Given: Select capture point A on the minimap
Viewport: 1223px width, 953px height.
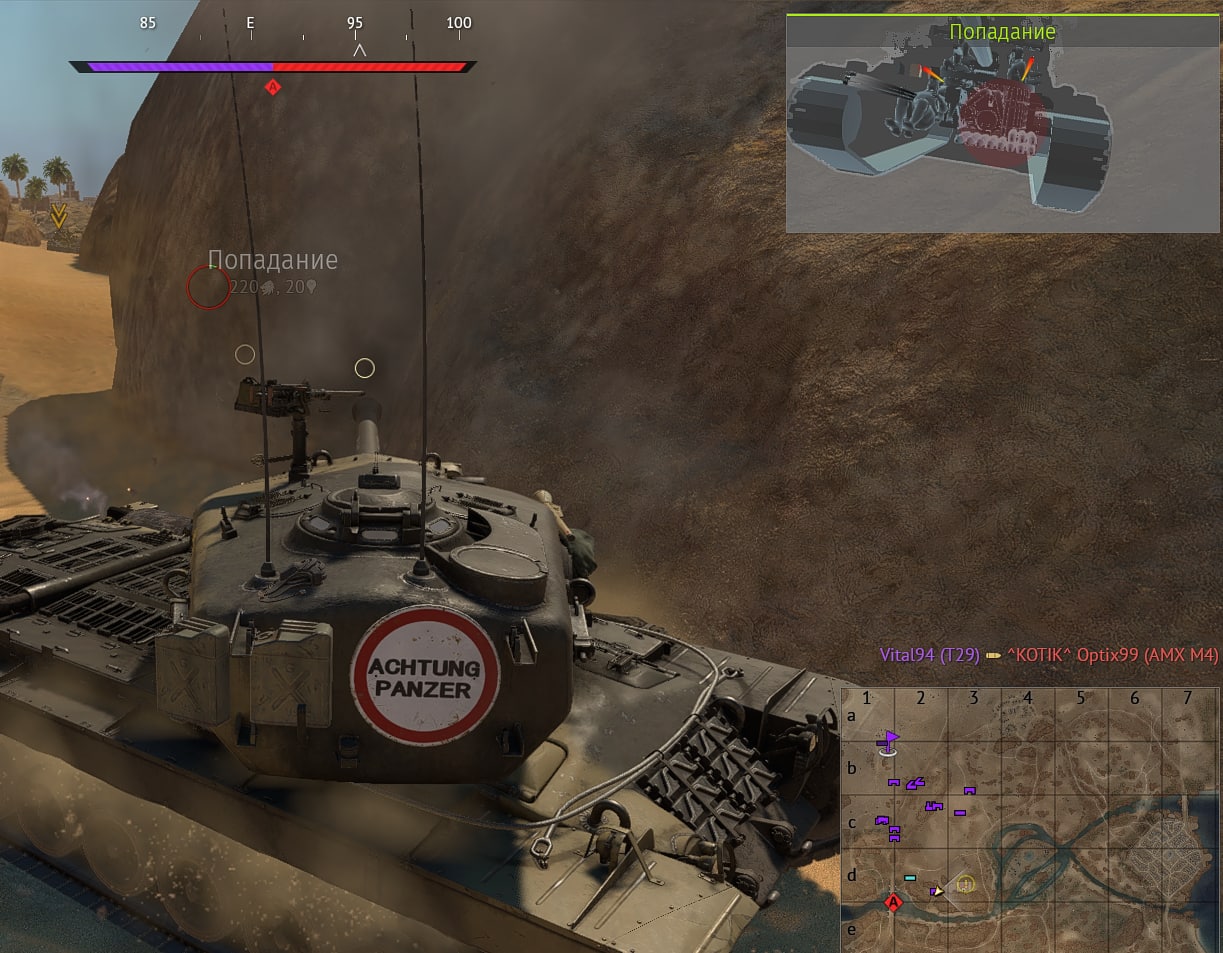Looking at the screenshot, I should point(894,903).
